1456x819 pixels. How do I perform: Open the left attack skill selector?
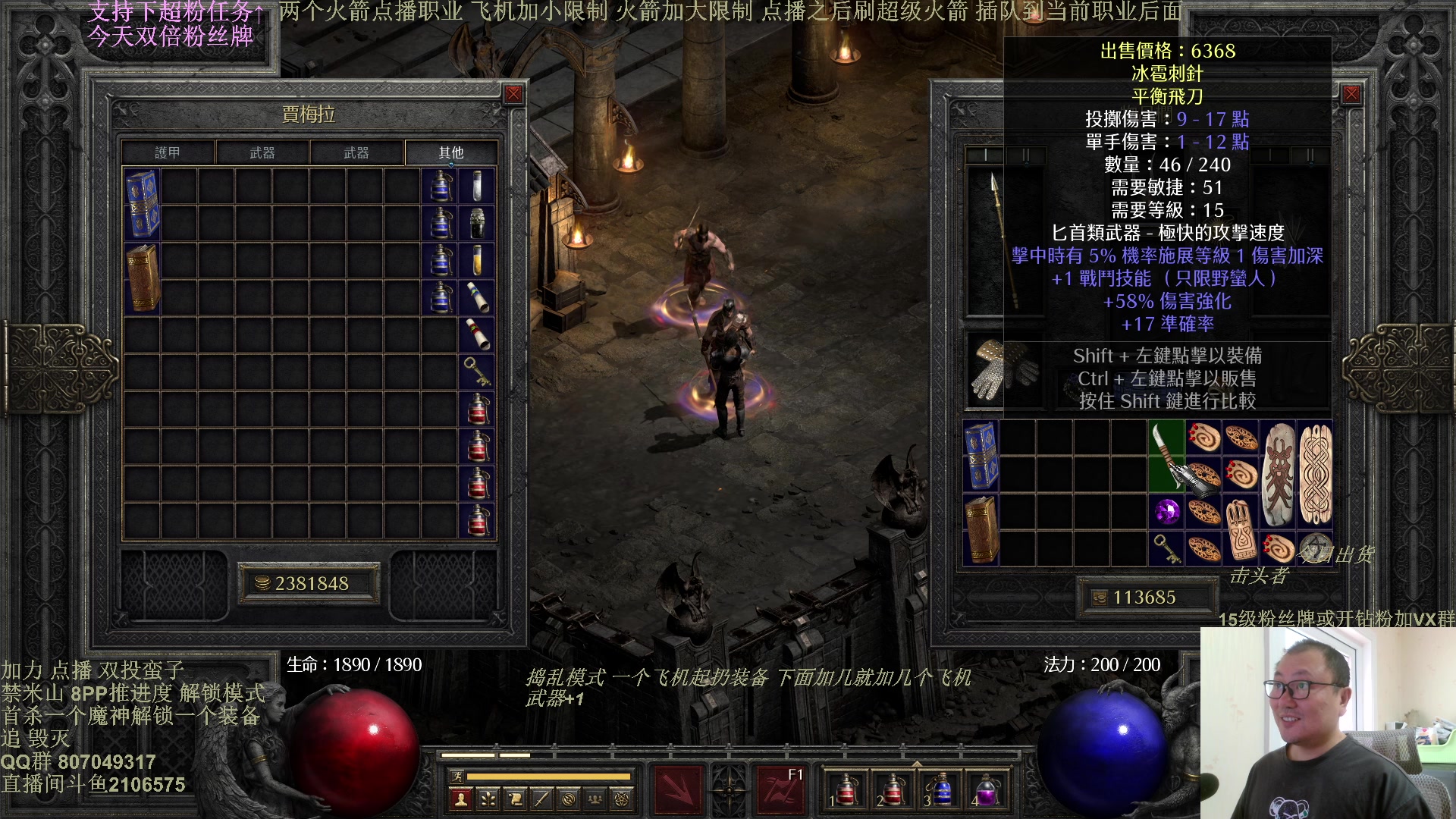[x=677, y=789]
